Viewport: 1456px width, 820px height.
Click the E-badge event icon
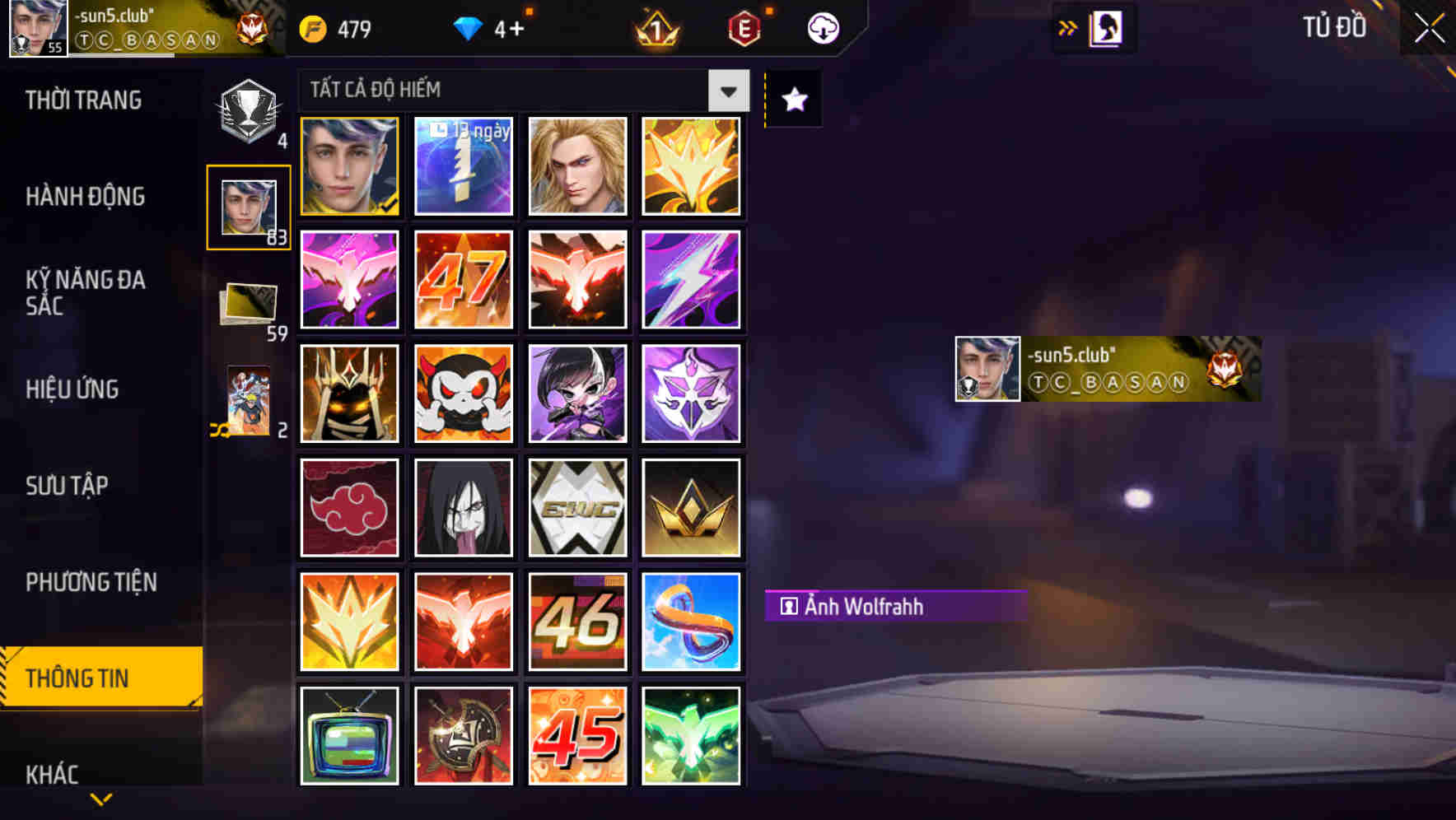(x=745, y=28)
